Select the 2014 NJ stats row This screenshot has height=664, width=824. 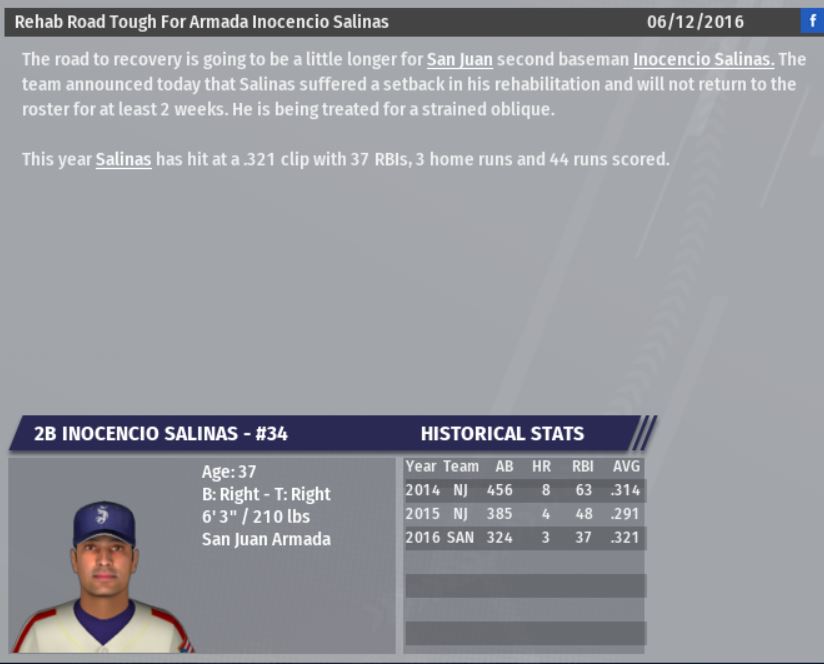tap(524, 490)
